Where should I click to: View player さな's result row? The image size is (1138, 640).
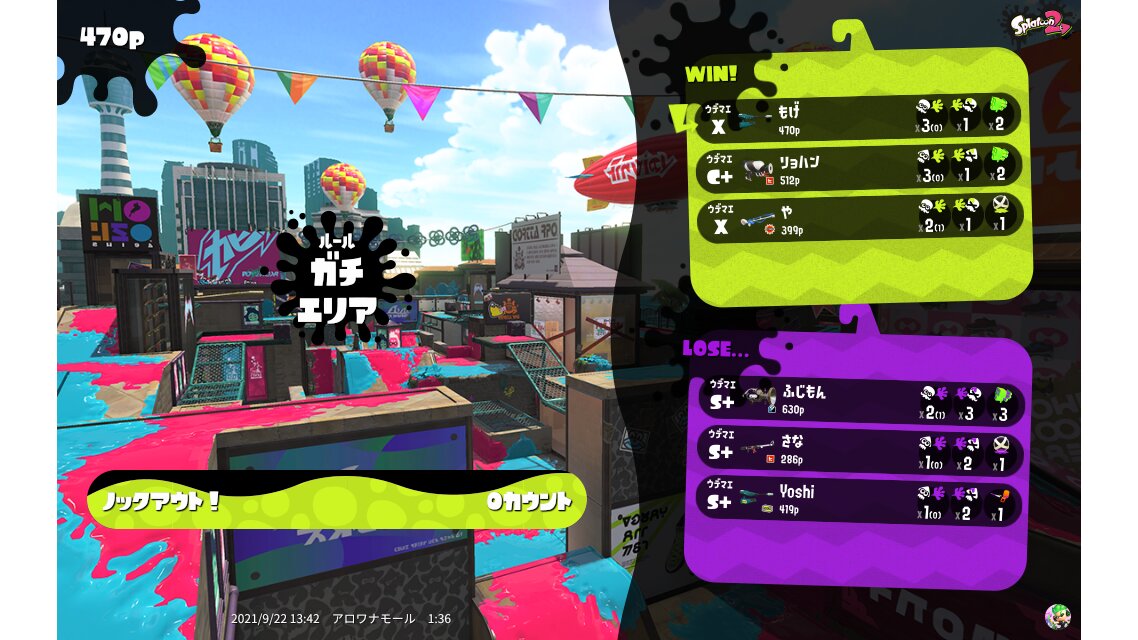[x=860, y=451]
